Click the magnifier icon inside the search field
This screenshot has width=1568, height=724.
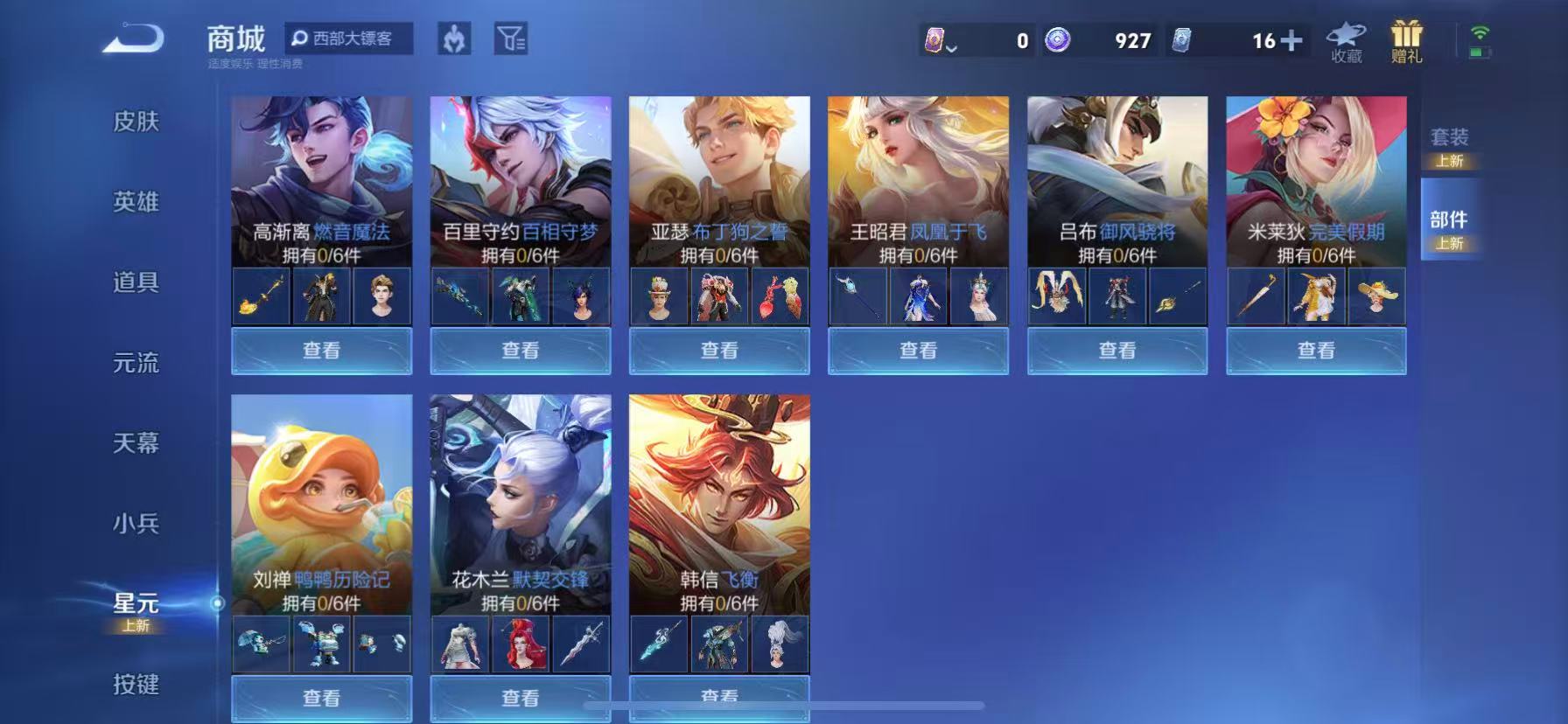298,38
